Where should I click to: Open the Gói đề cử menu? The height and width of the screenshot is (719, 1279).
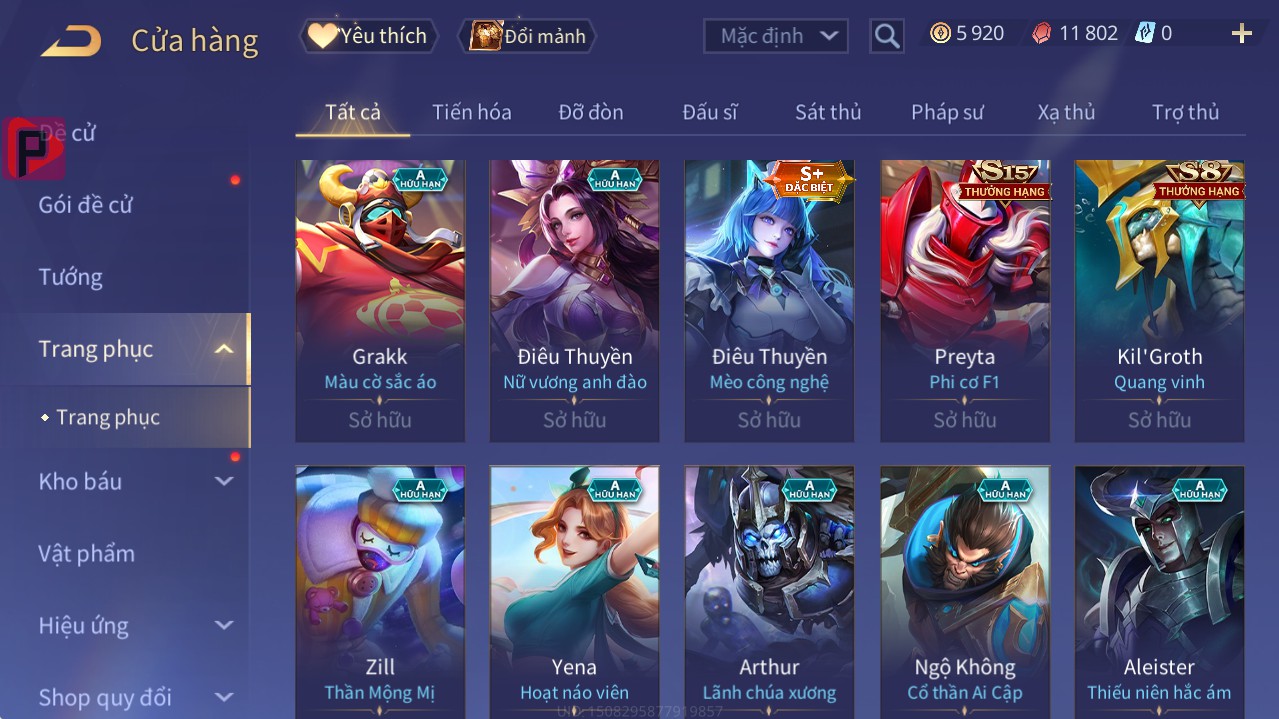coord(86,205)
